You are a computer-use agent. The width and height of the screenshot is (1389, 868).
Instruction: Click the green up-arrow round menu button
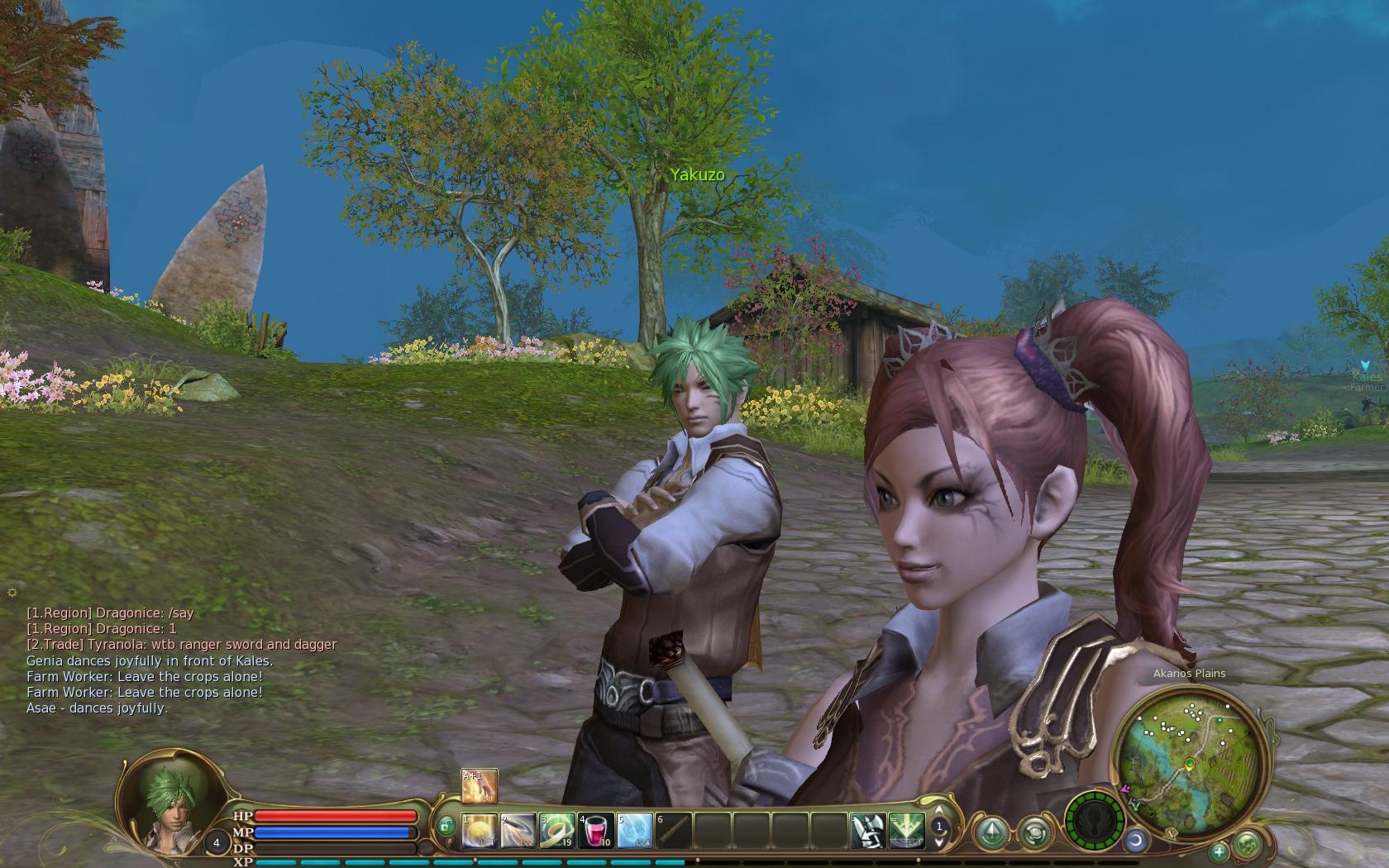coord(989,831)
